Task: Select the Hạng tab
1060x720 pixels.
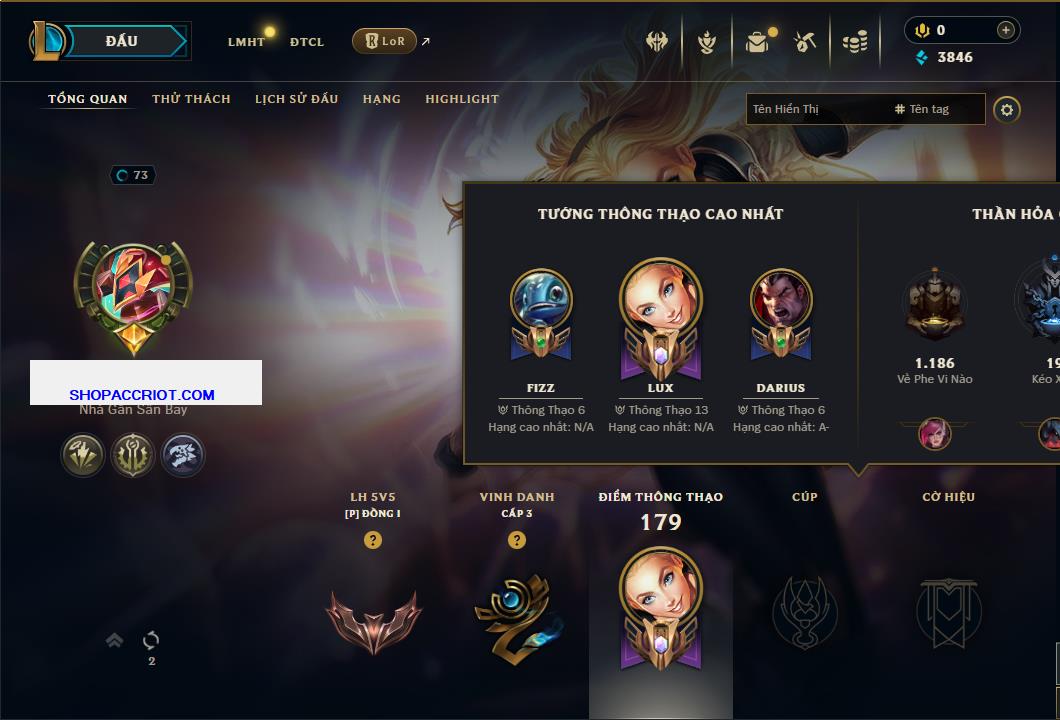Action: point(382,99)
